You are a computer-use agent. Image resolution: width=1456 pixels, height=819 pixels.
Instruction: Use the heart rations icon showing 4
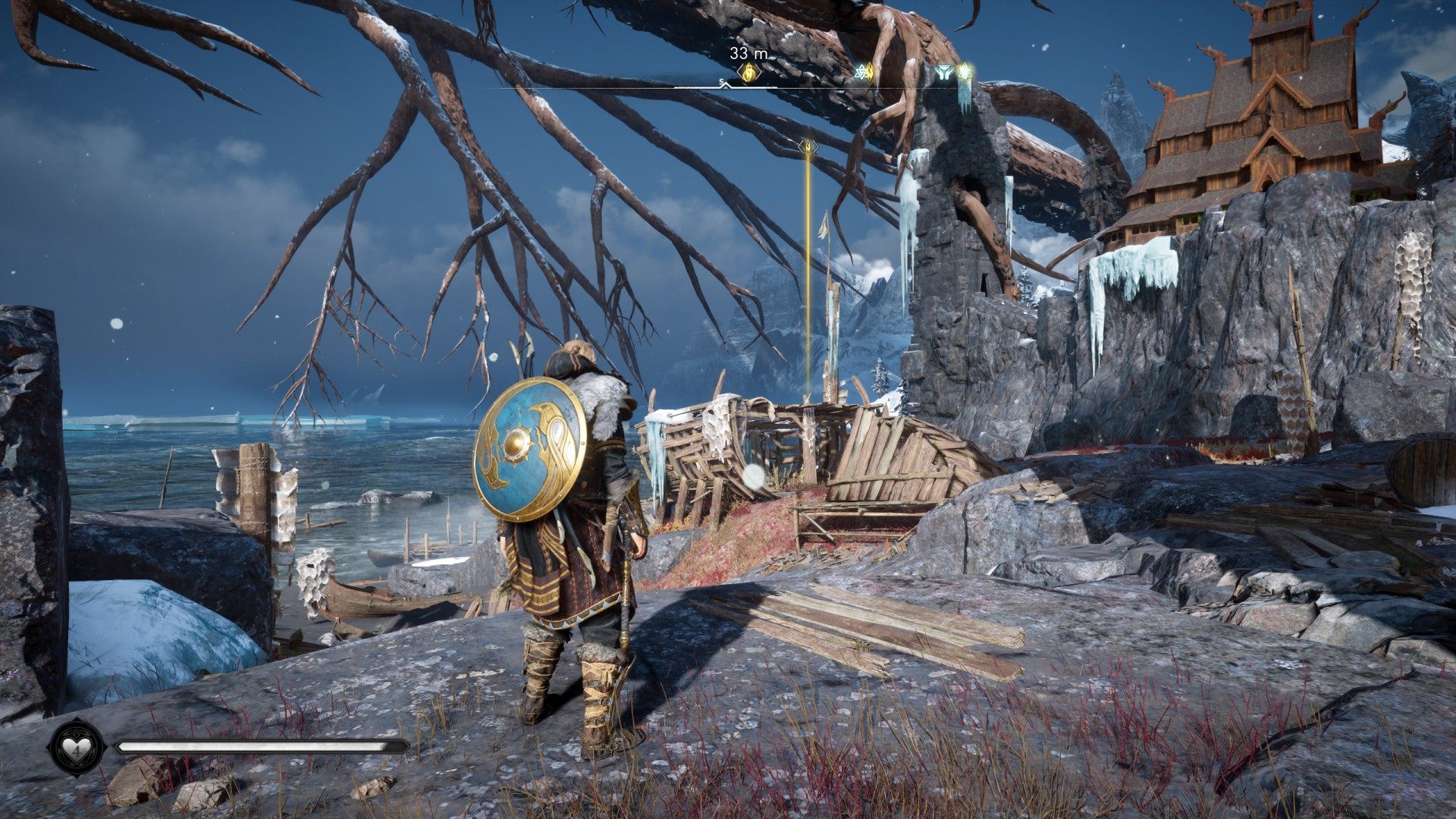(x=77, y=747)
